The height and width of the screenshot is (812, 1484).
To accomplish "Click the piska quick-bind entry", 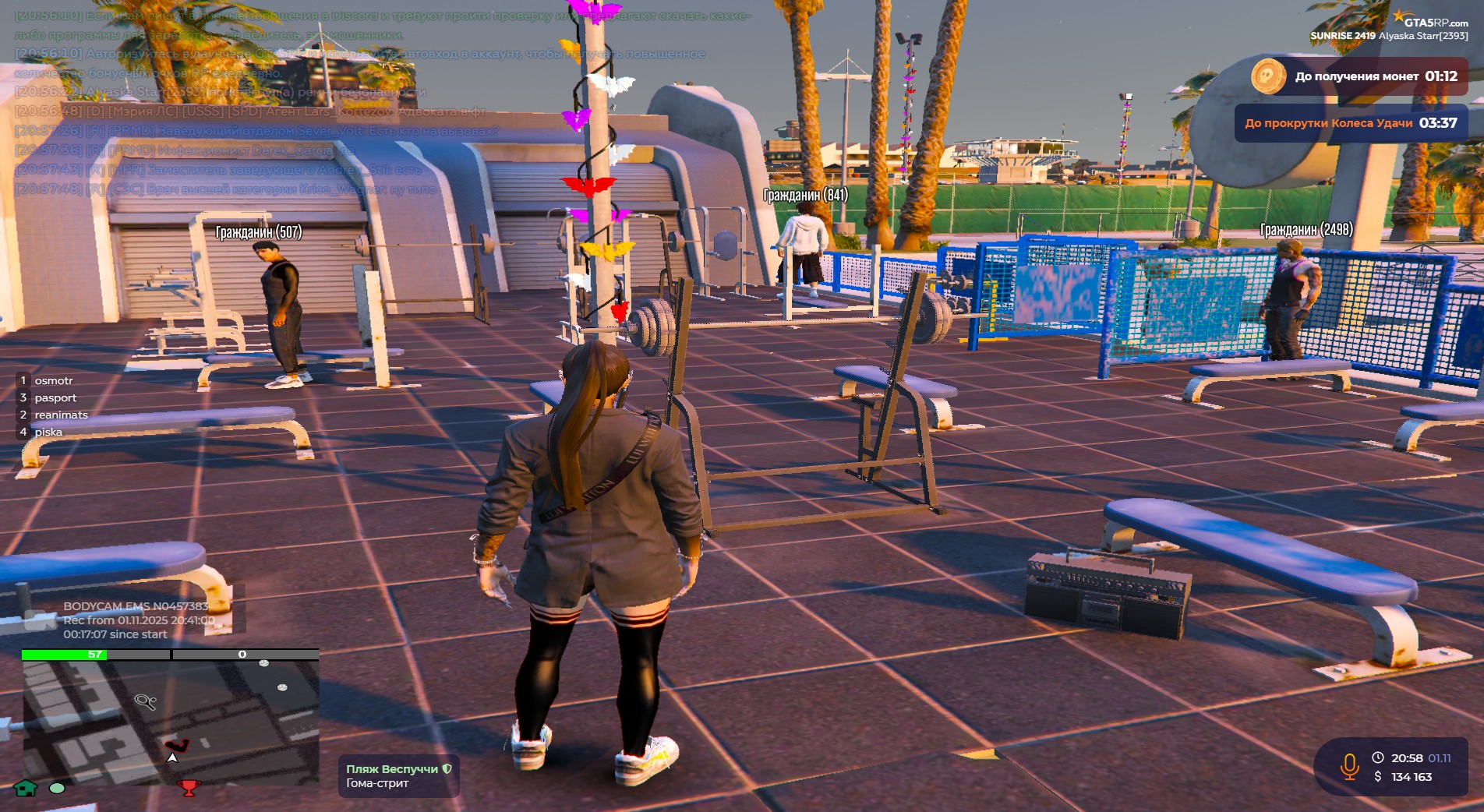I will pos(48,432).
